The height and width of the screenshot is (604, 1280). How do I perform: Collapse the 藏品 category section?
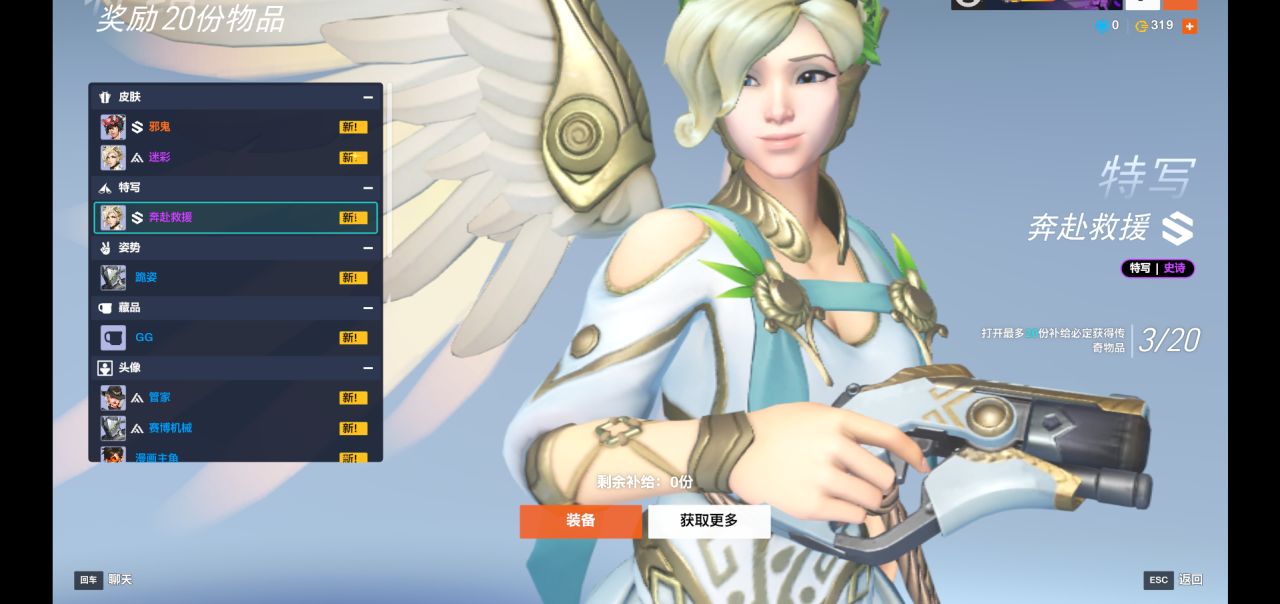point(368,307)
